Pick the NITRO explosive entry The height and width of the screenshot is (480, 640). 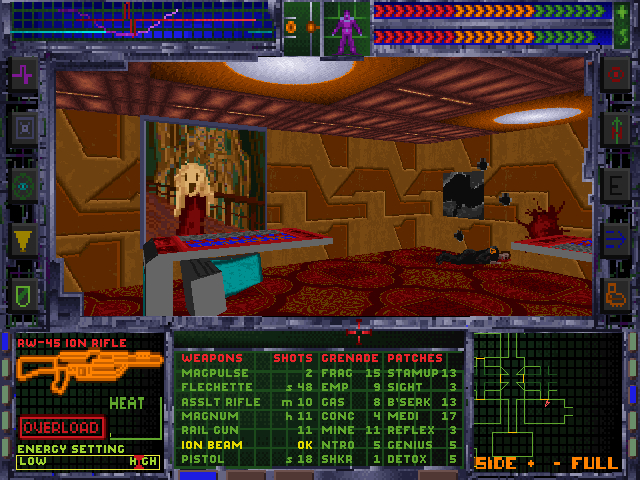tap(335, 444)
